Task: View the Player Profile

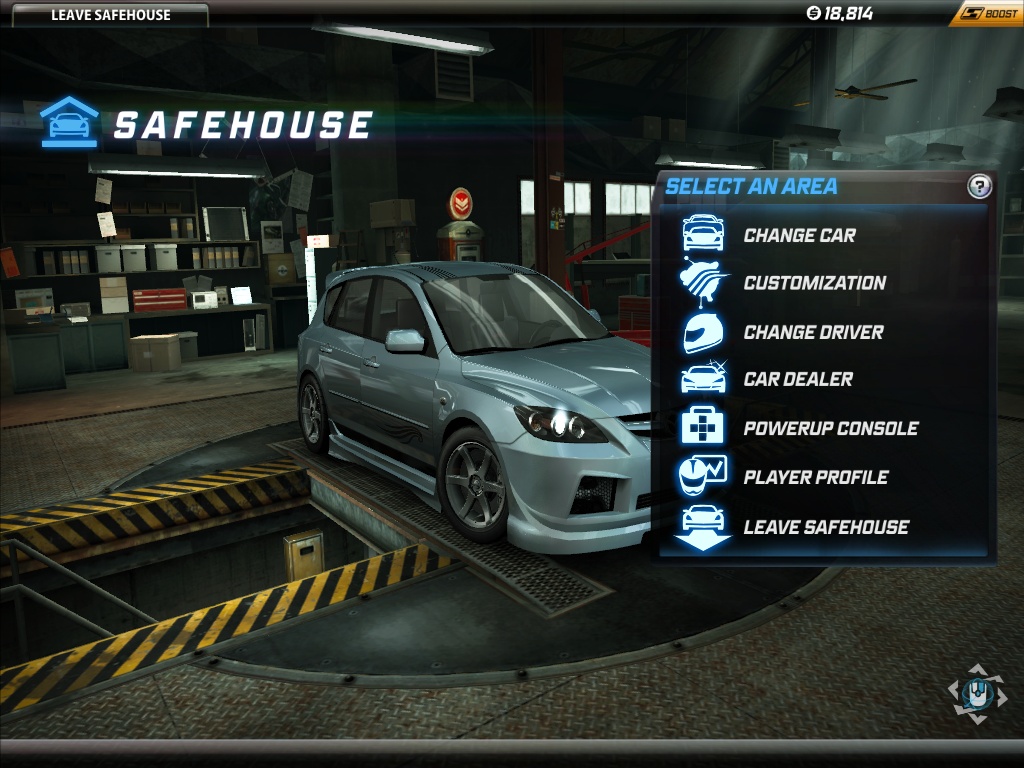Action: coord(815,477)
